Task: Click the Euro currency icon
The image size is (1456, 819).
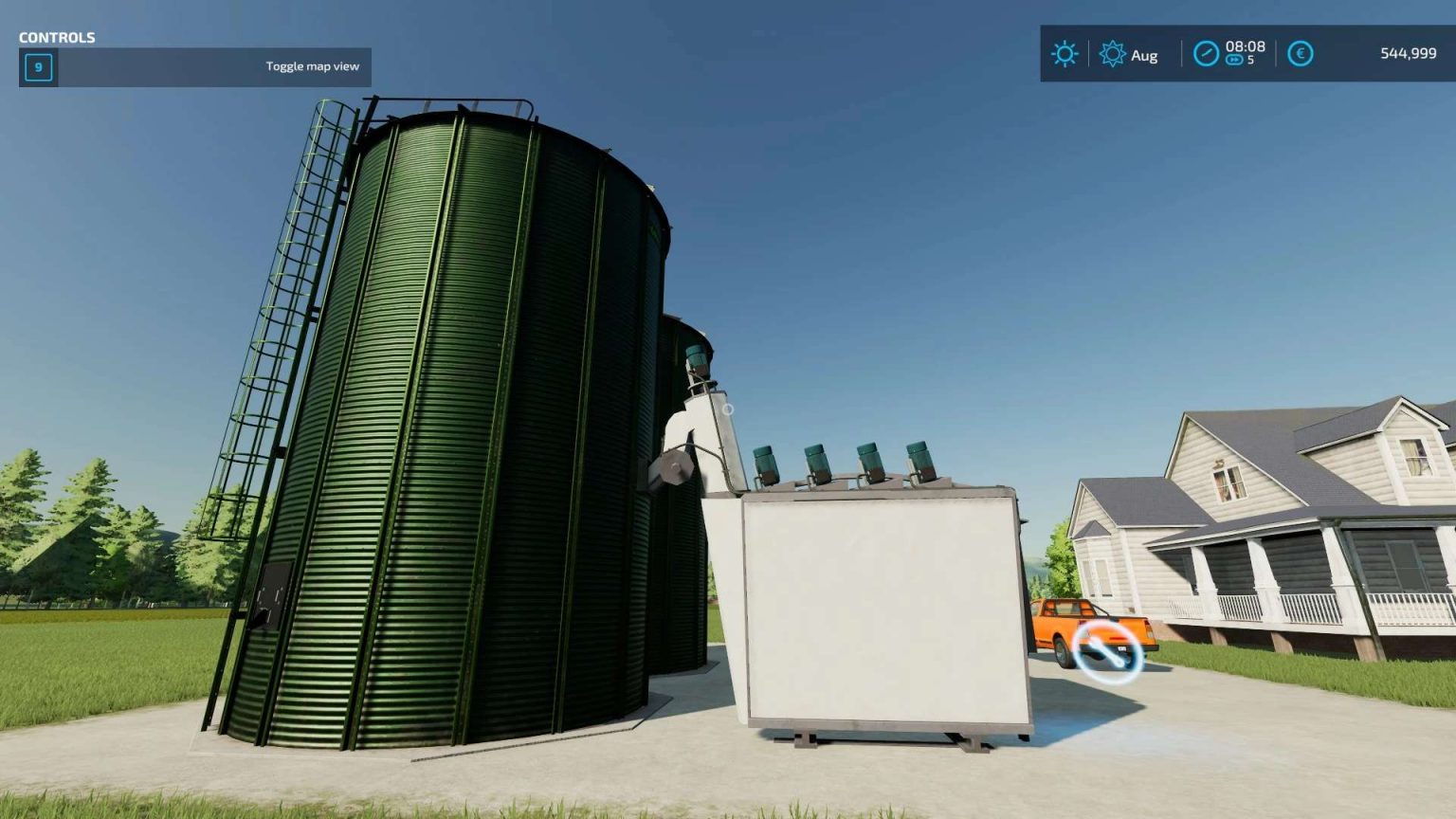Action: coord(1301,54)
